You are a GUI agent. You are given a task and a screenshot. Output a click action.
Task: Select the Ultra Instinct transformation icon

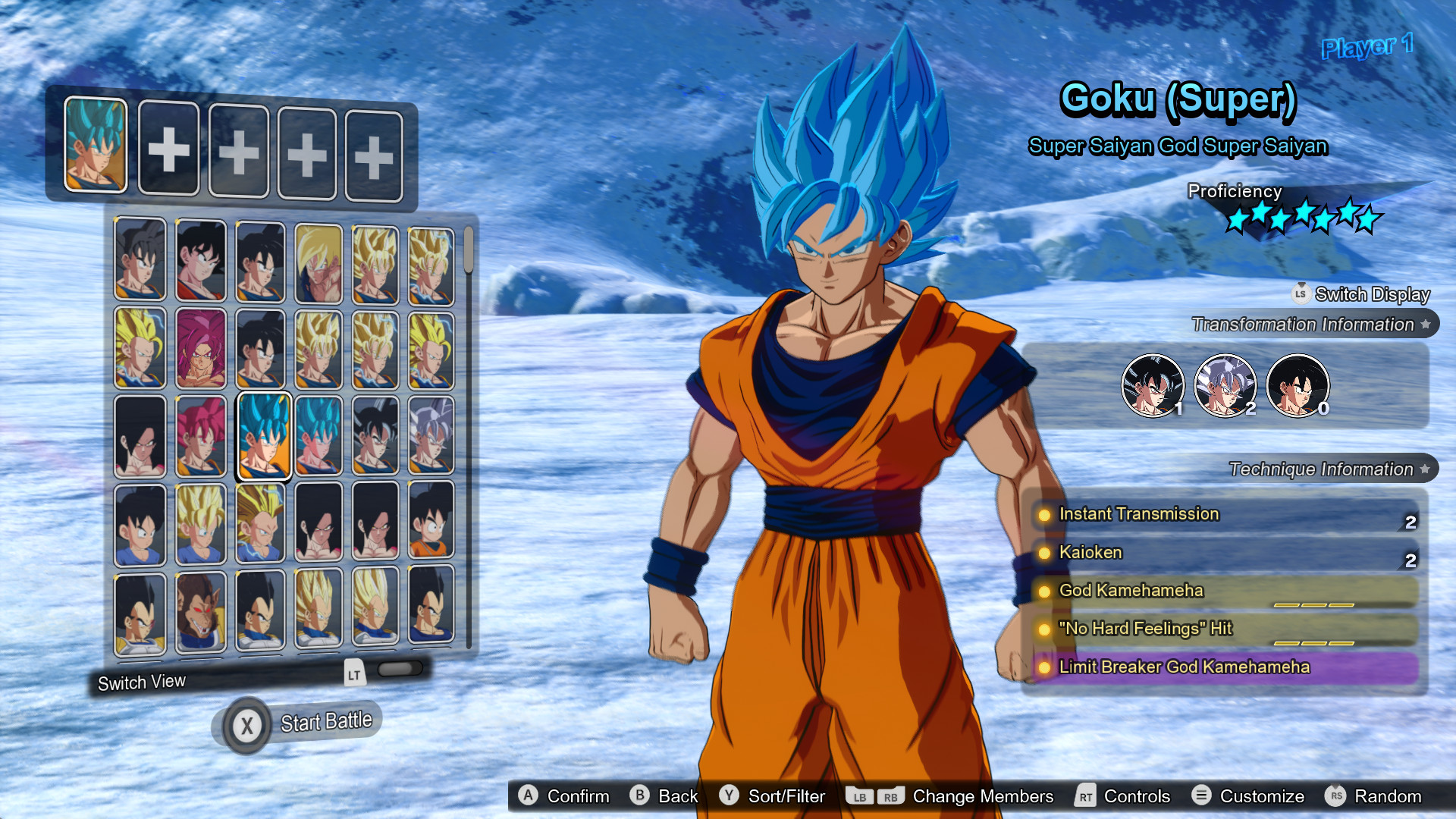pyautogui.click(x=1224, y=387)
